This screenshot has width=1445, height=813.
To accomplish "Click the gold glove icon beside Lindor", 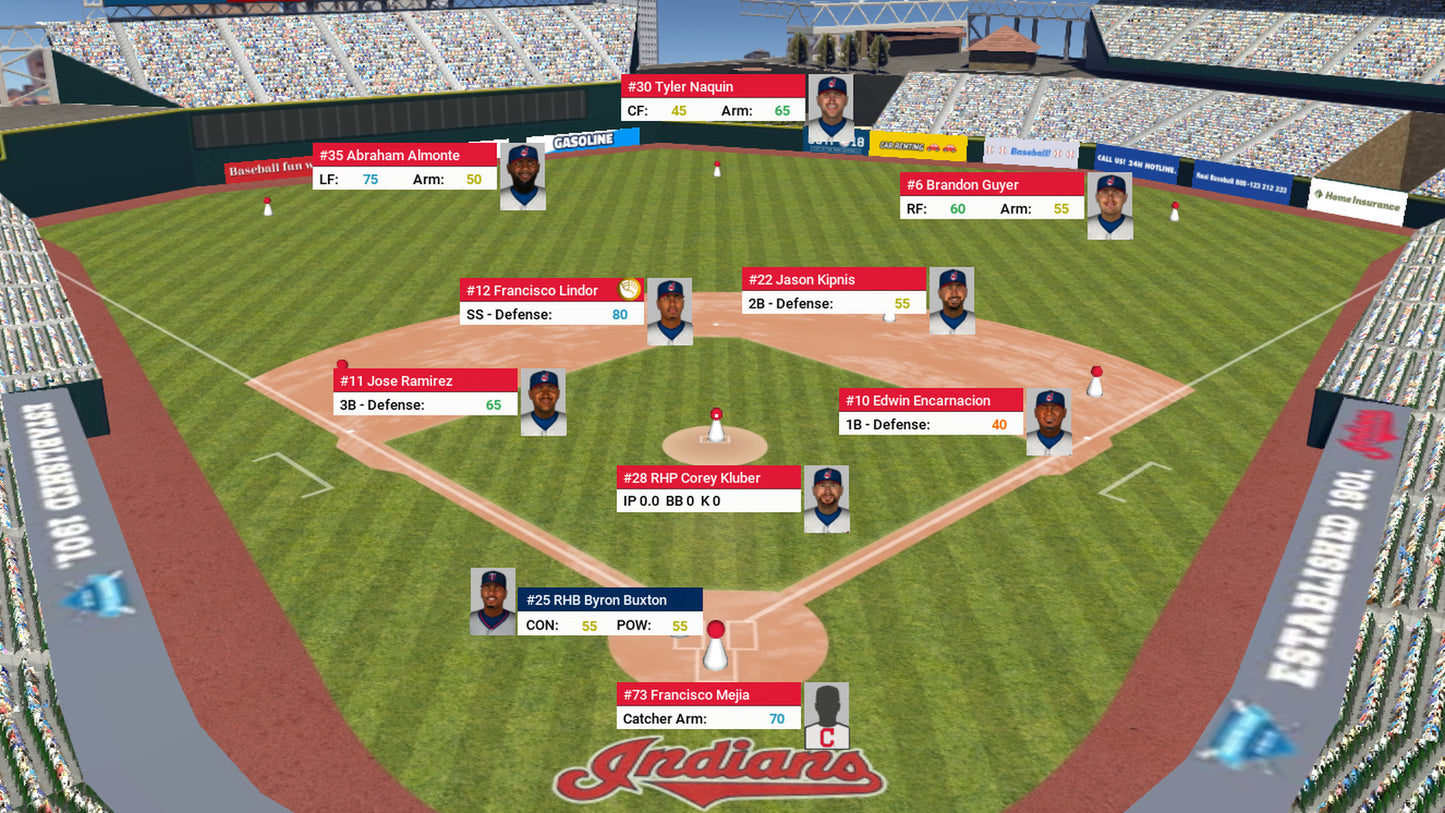I will pyautogui.click(x=629, y=290).
